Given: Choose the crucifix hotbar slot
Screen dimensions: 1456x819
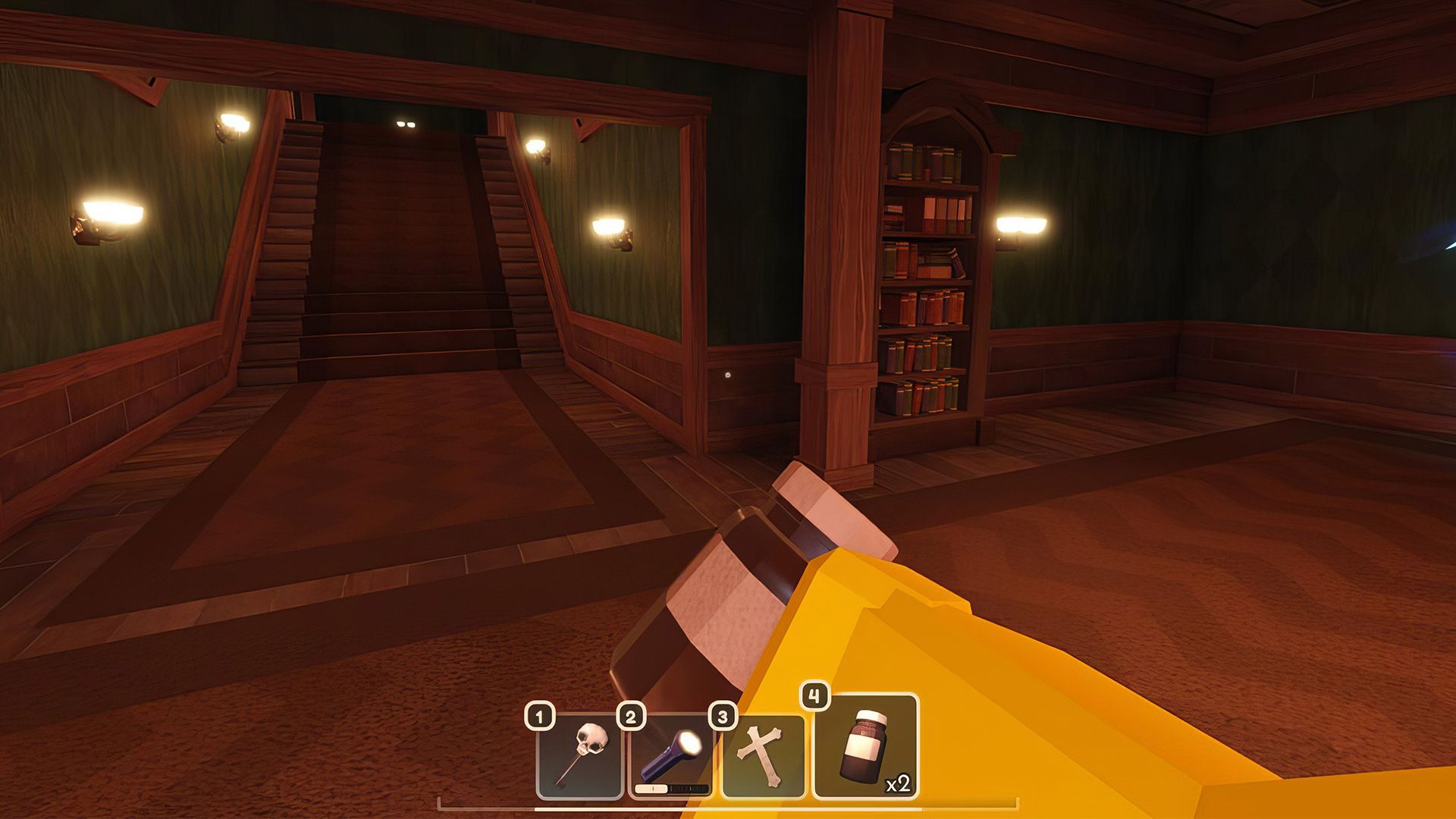Looking at the screenshot, I should (x=763, y=758).
